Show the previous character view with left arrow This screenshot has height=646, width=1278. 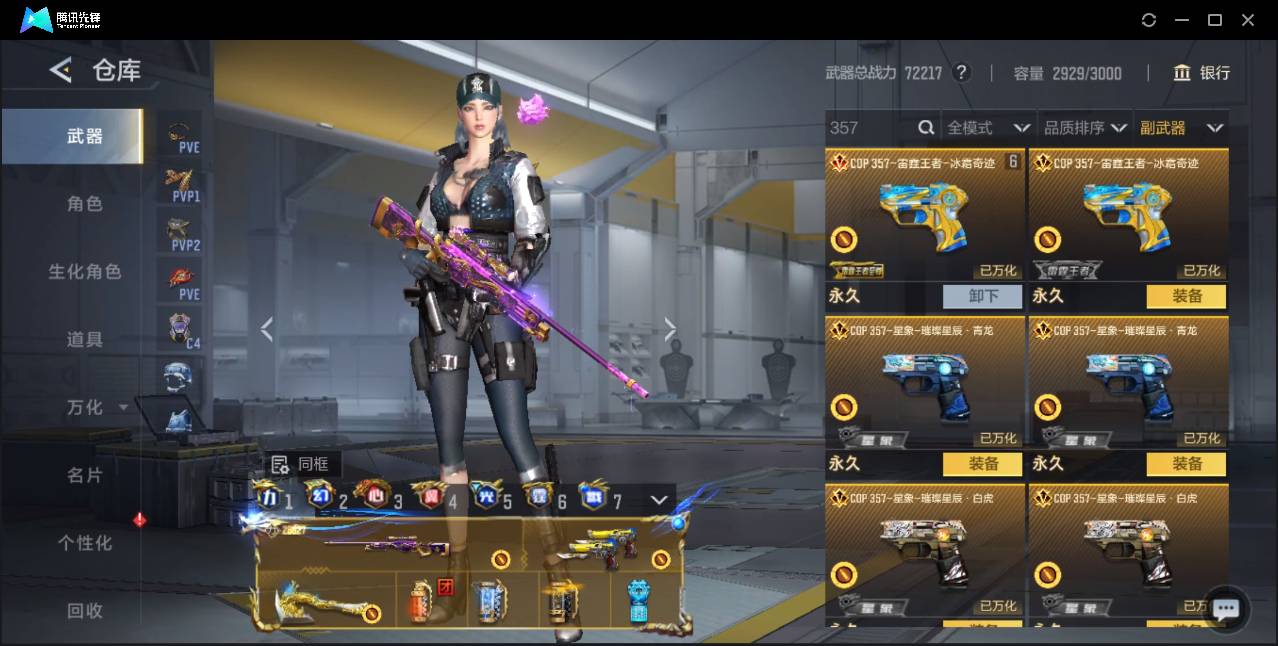(266, 329)
